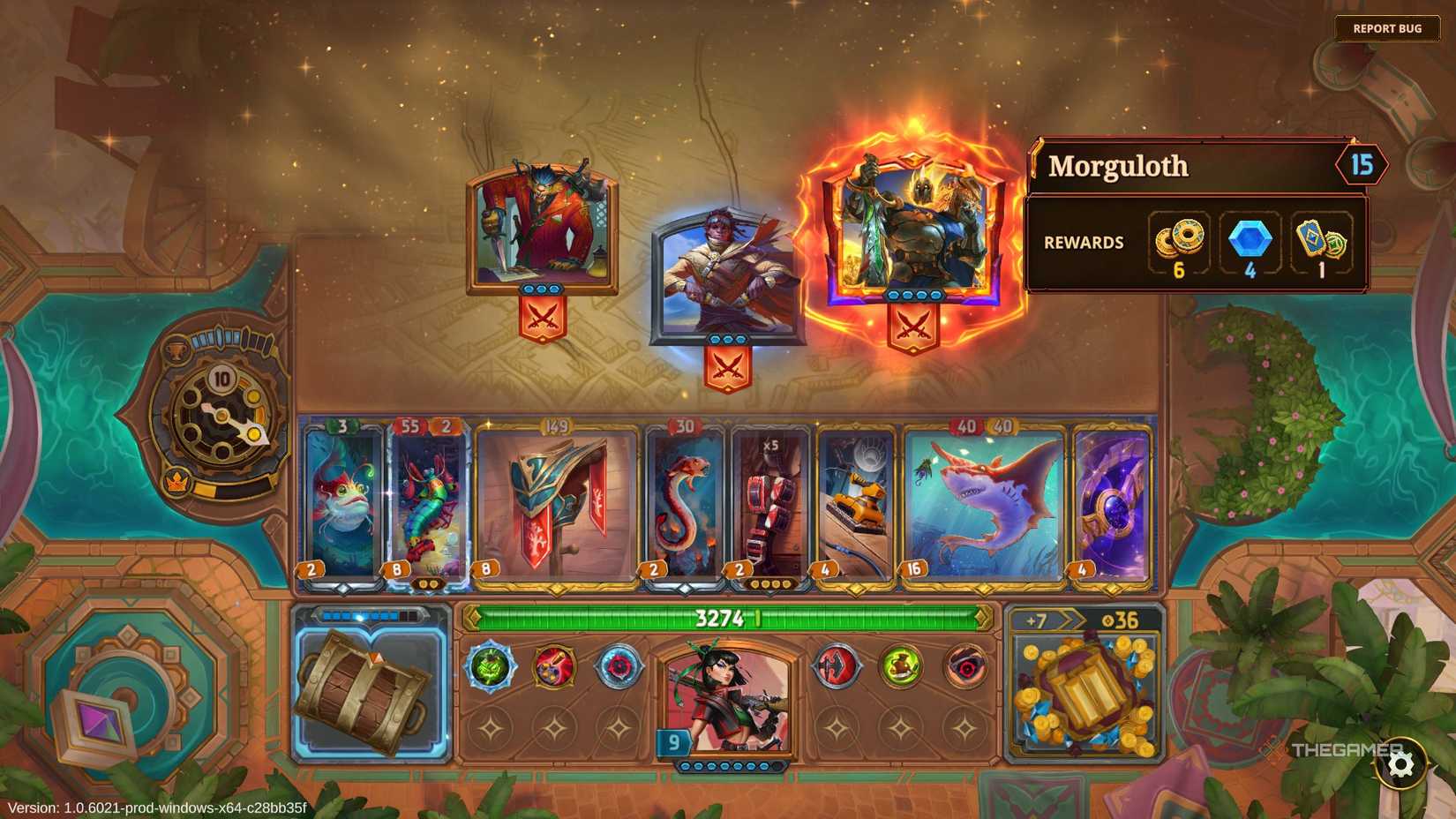Select the 40/40 shark card in hand
This screenshot has width=1456, height=819.
[982, 499]
